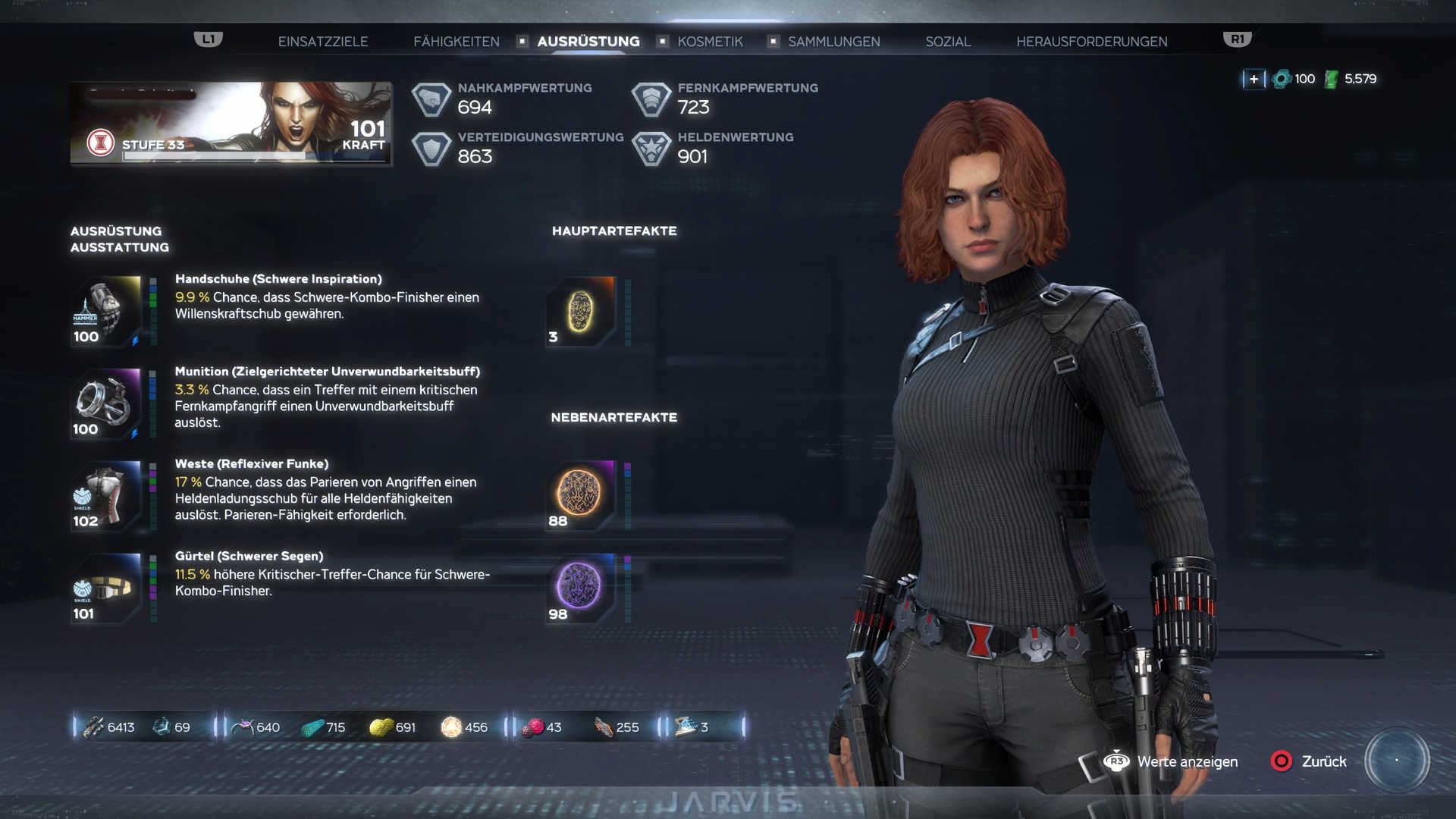Choose the orange minor artifact, power 88
The width and height of the screenshot is (1456, 819).
(580, 494)
